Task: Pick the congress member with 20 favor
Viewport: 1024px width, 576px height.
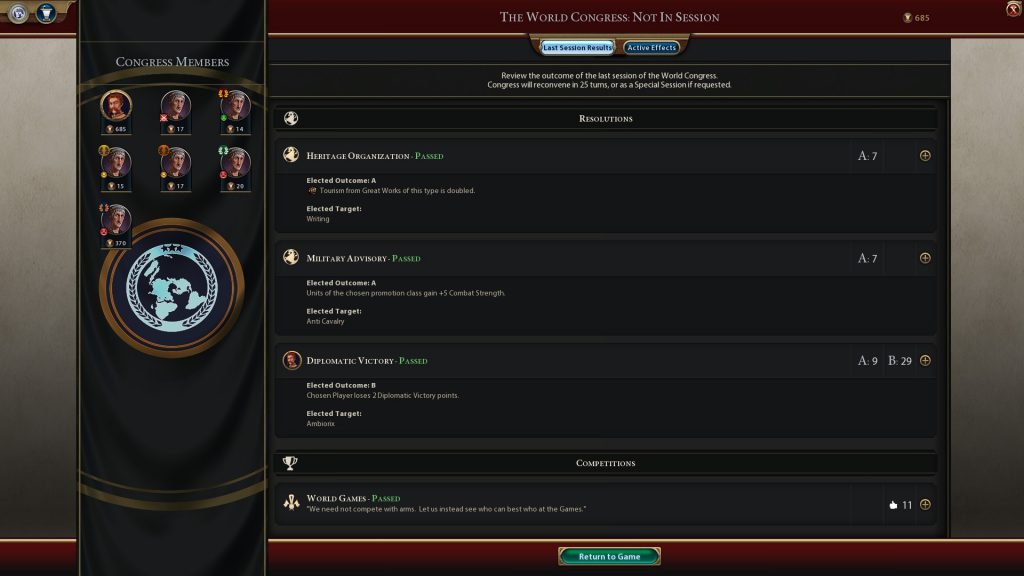Action: tap(235, 162)
